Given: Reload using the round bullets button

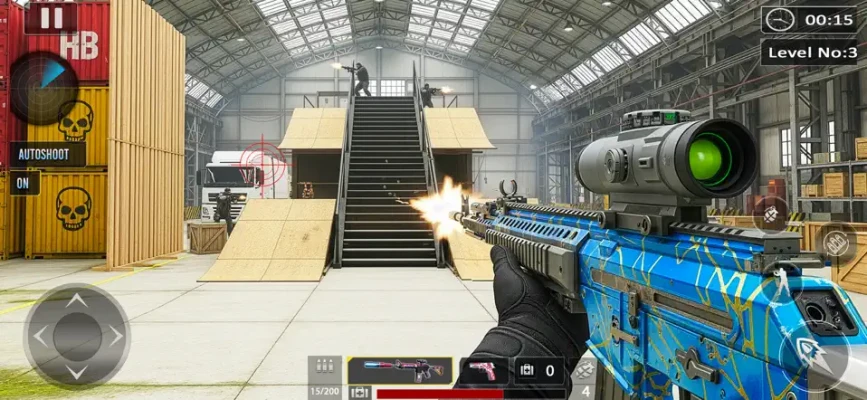Looking at the screenshot, I should pyautogui.click(x=836, y=242).
